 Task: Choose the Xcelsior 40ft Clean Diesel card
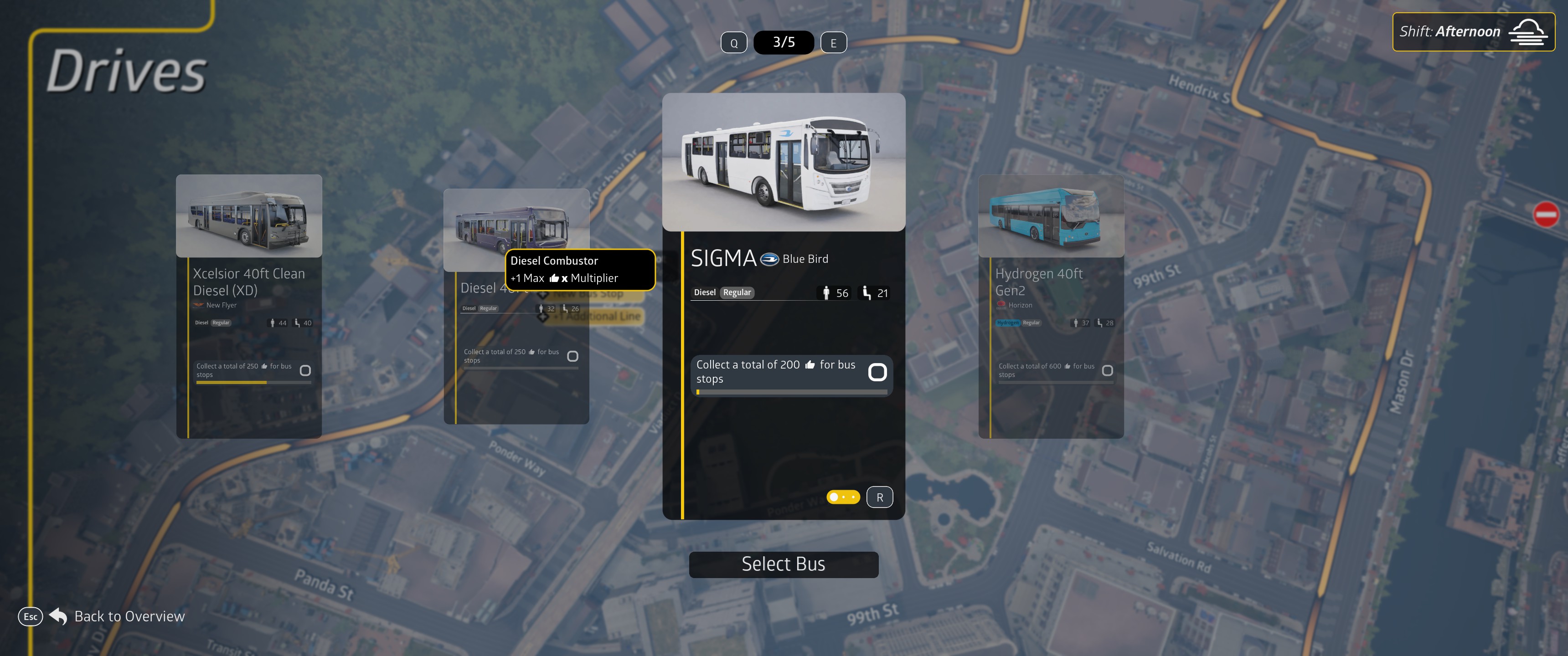click(x=248, y=306)
